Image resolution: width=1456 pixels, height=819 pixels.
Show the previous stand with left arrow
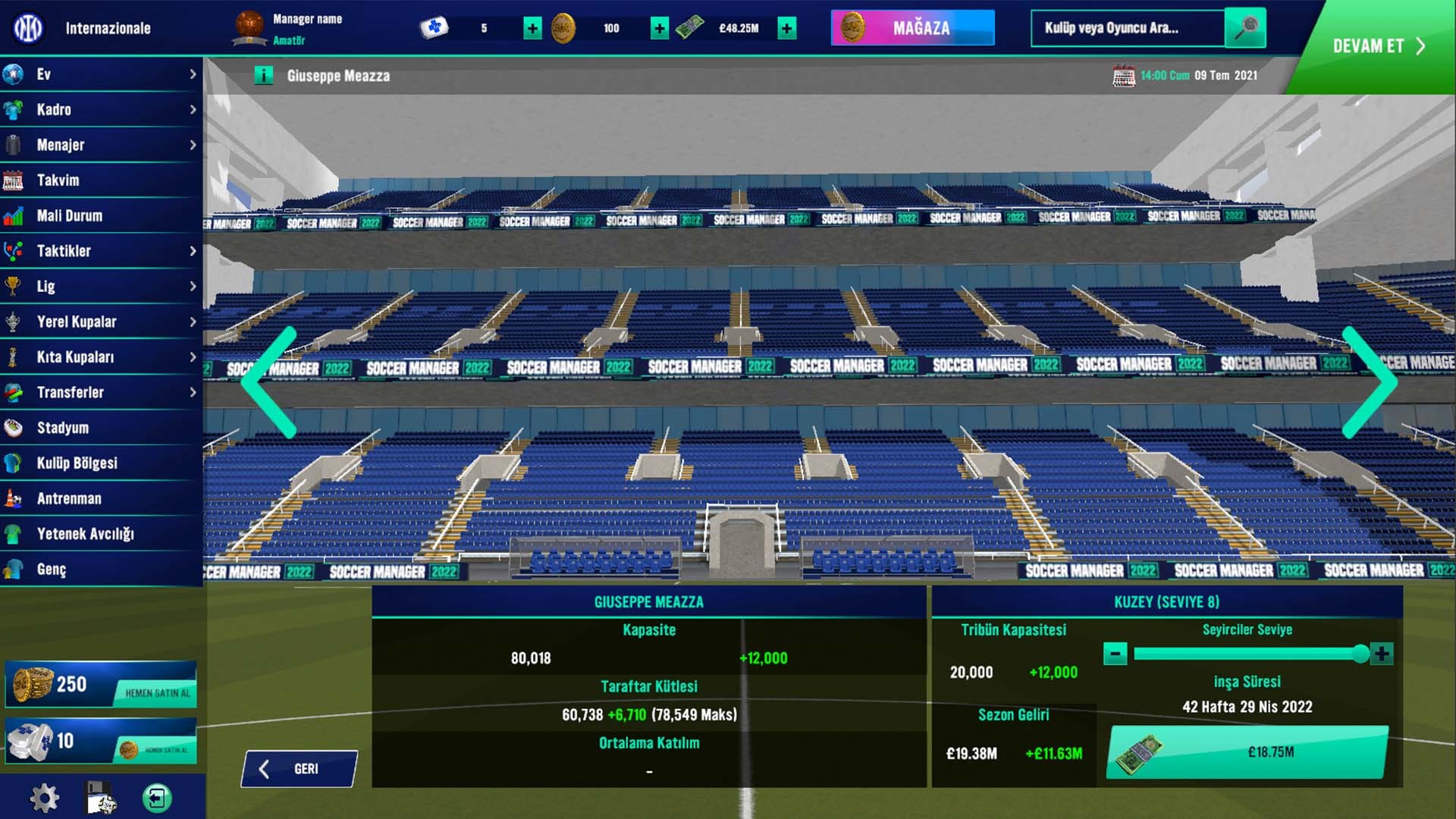point(269,382)
